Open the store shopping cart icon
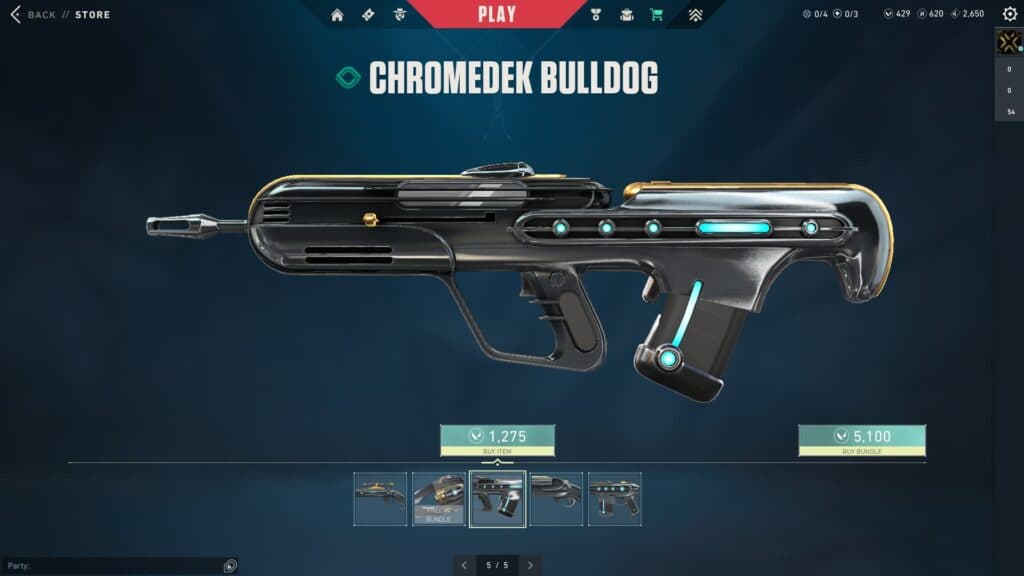 tap(656, 15)
